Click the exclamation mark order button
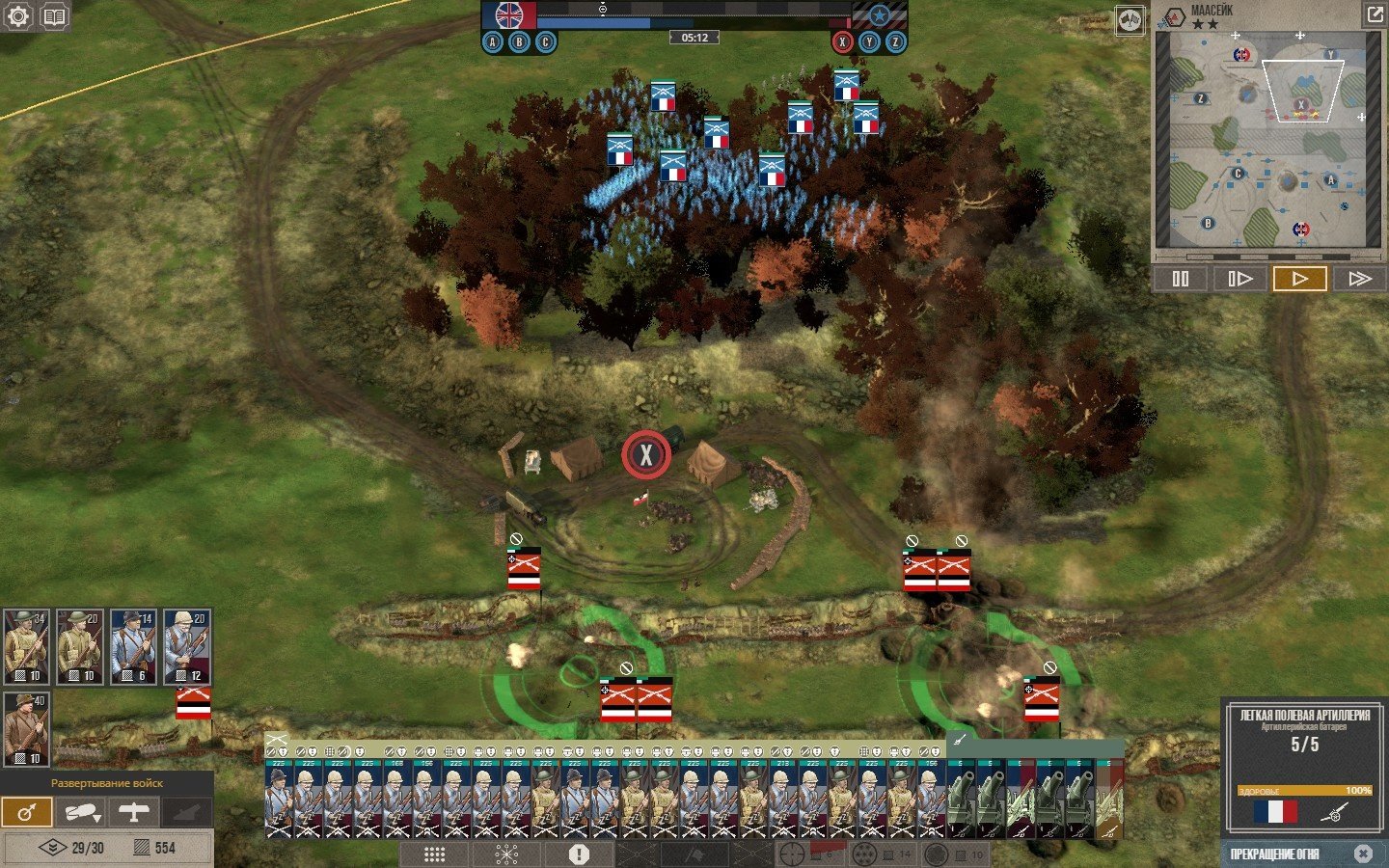The height and width of the screenshot is (868, 1389). point(579,854)
